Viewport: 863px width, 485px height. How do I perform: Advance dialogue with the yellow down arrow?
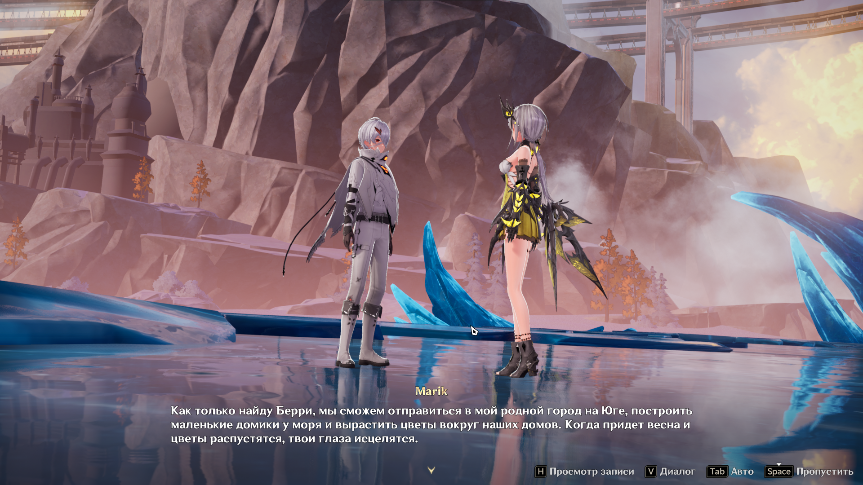(x=431, y=469)
